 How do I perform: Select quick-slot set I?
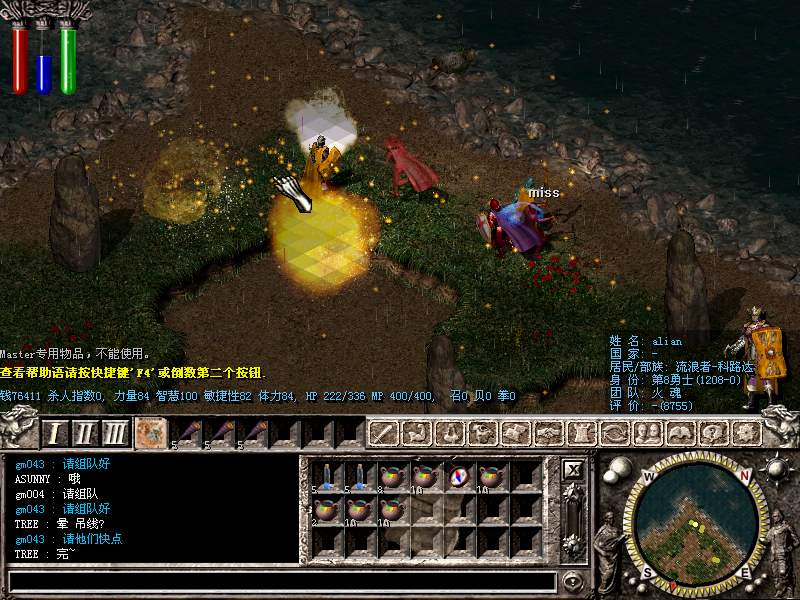tap(55, 433)
